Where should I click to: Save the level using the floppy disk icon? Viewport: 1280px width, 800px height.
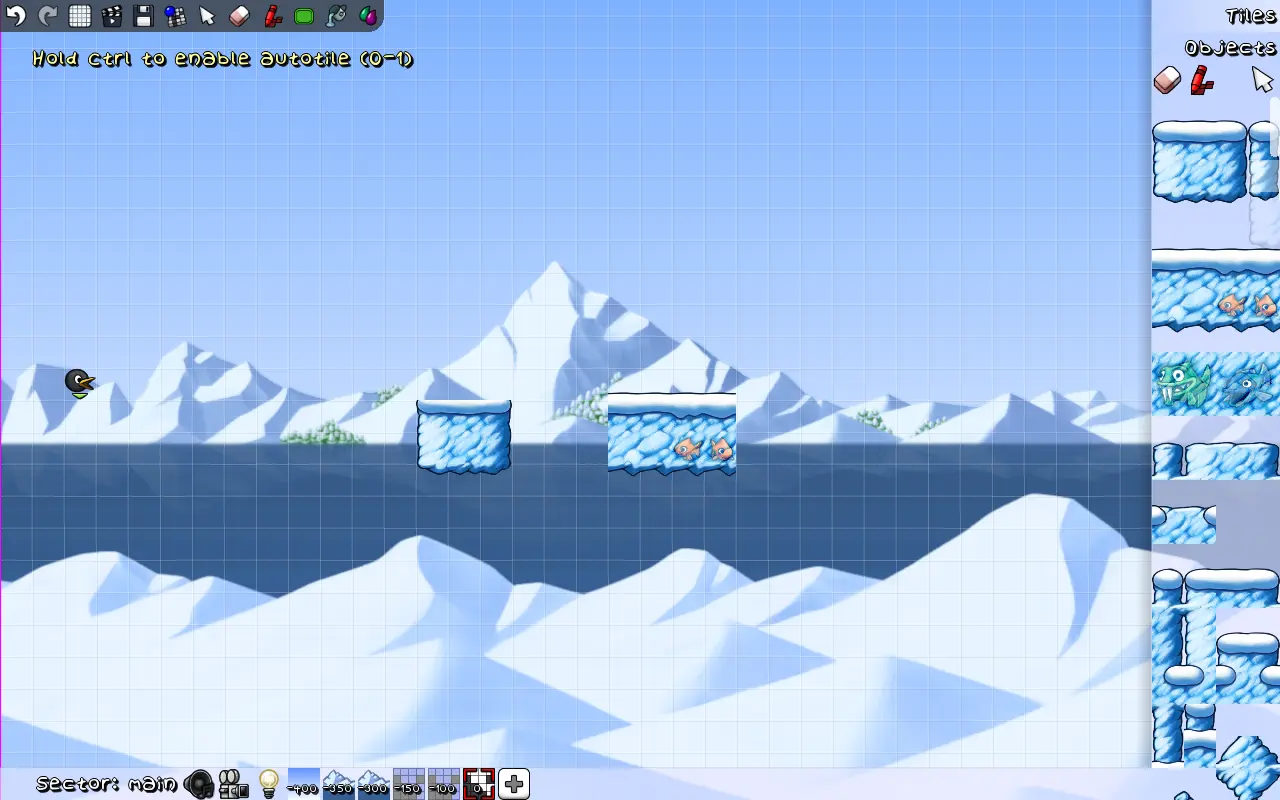[142, 15]
